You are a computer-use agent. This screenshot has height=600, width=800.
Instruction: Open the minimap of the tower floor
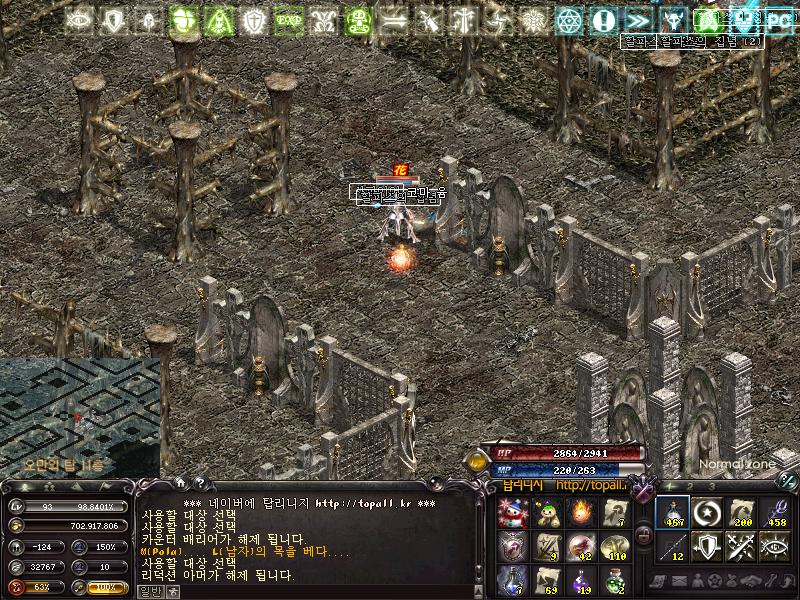(x=78, y=415)
